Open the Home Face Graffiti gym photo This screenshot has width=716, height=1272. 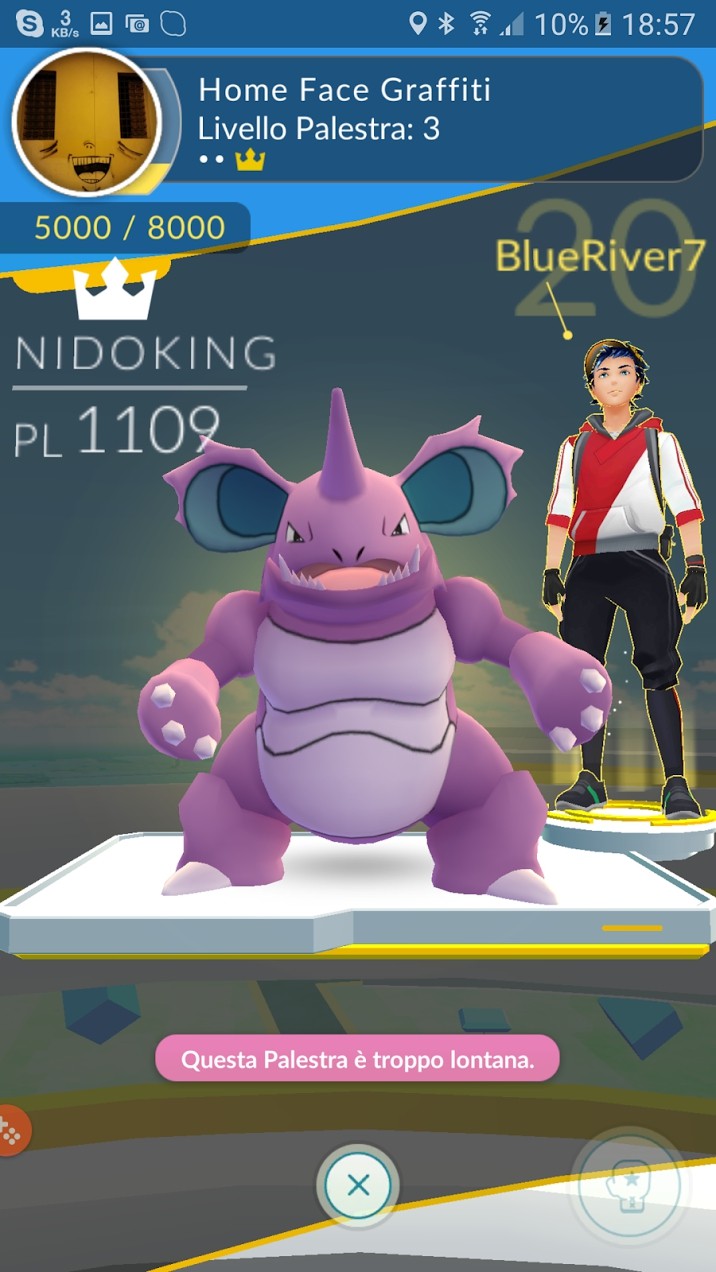pyautogui.click(x=86, y=121)
